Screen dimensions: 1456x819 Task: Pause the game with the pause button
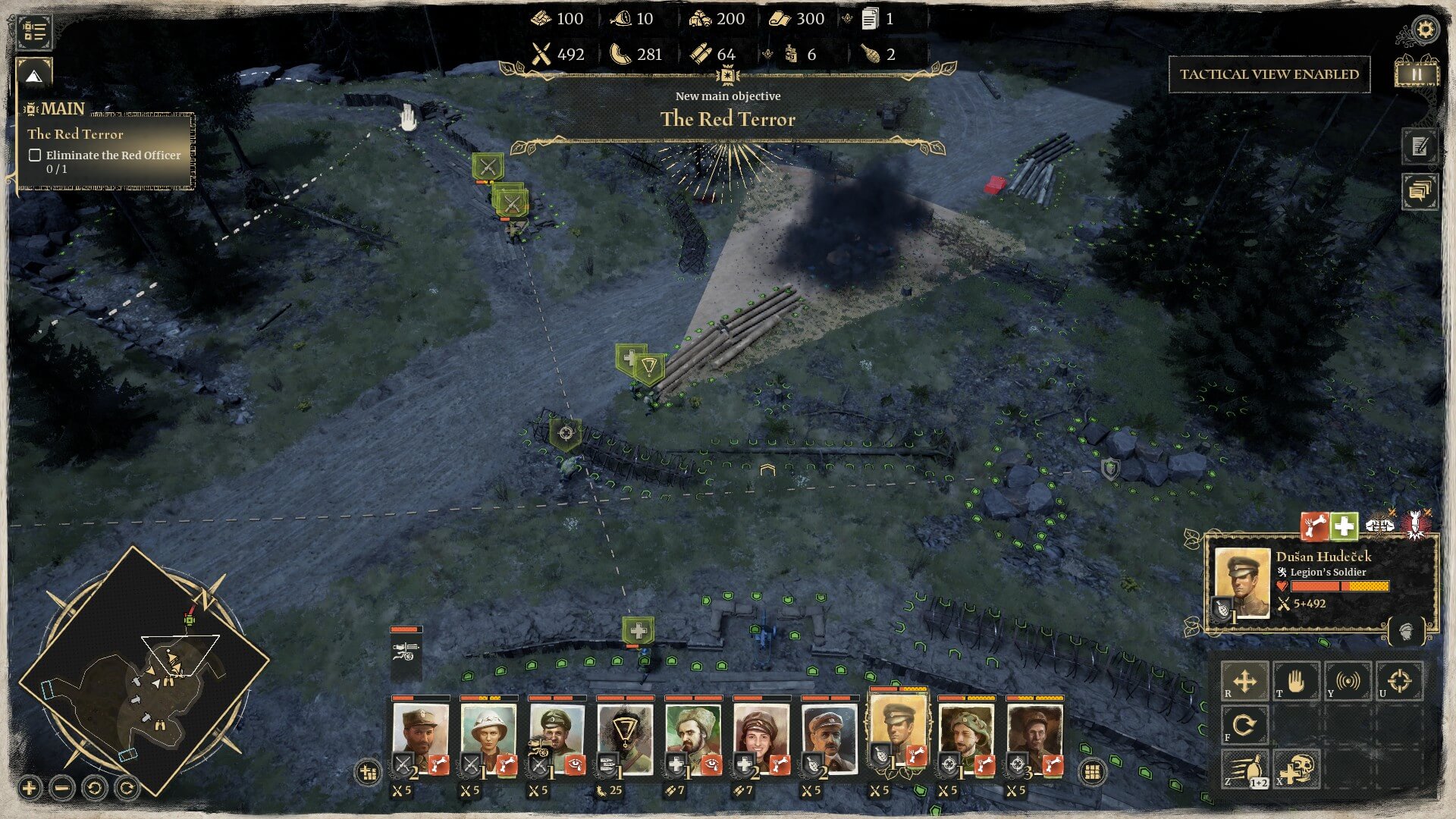point(1416,74)
